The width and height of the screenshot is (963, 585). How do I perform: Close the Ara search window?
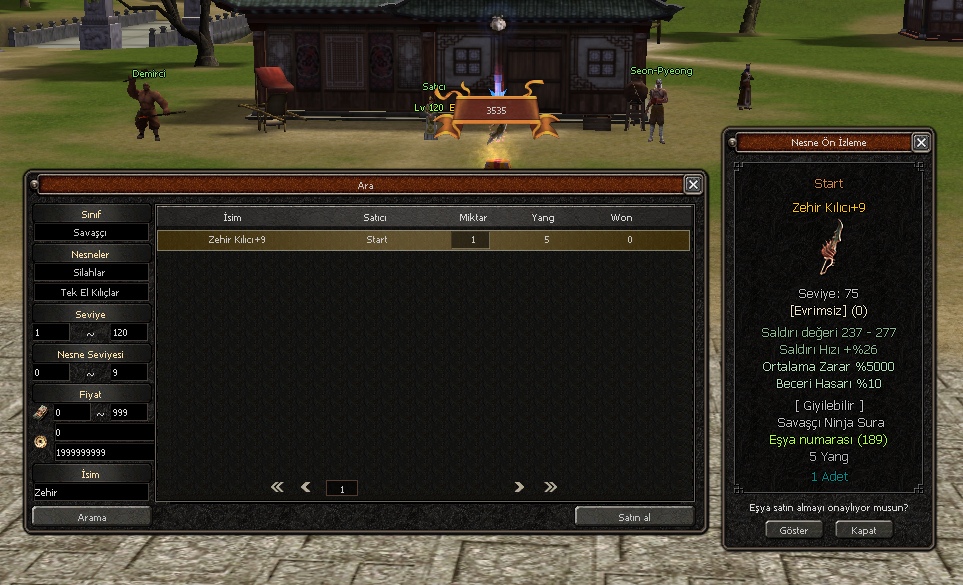pos(692,185)
